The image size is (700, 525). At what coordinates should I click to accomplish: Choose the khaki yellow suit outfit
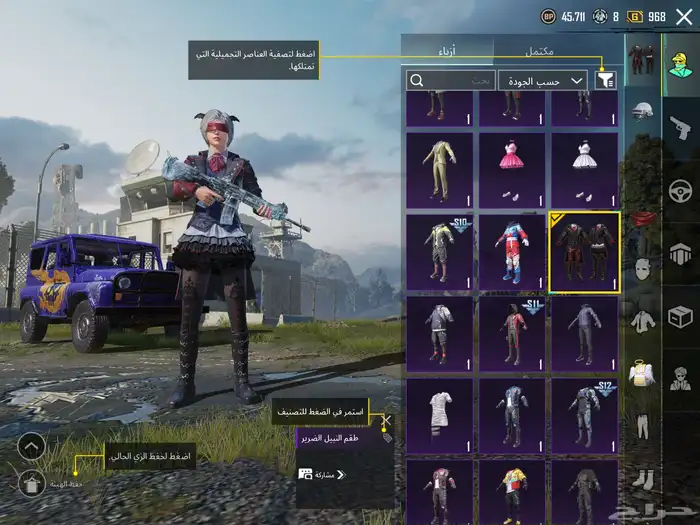[x=439, y=170]
